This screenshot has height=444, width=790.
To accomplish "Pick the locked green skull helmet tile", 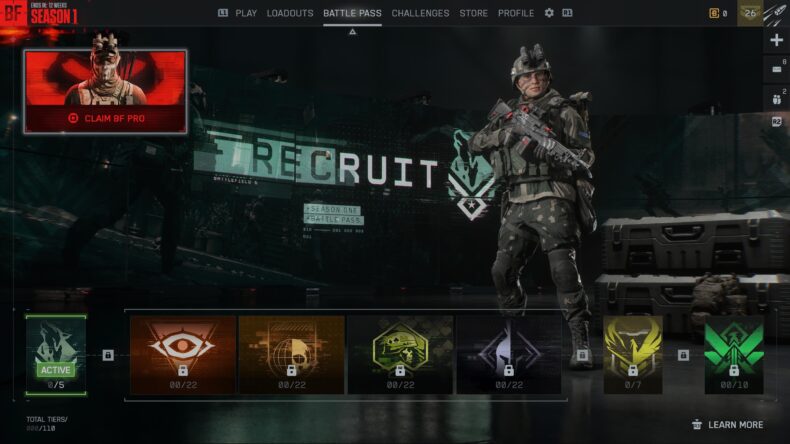I will click(x=400, y=354).
